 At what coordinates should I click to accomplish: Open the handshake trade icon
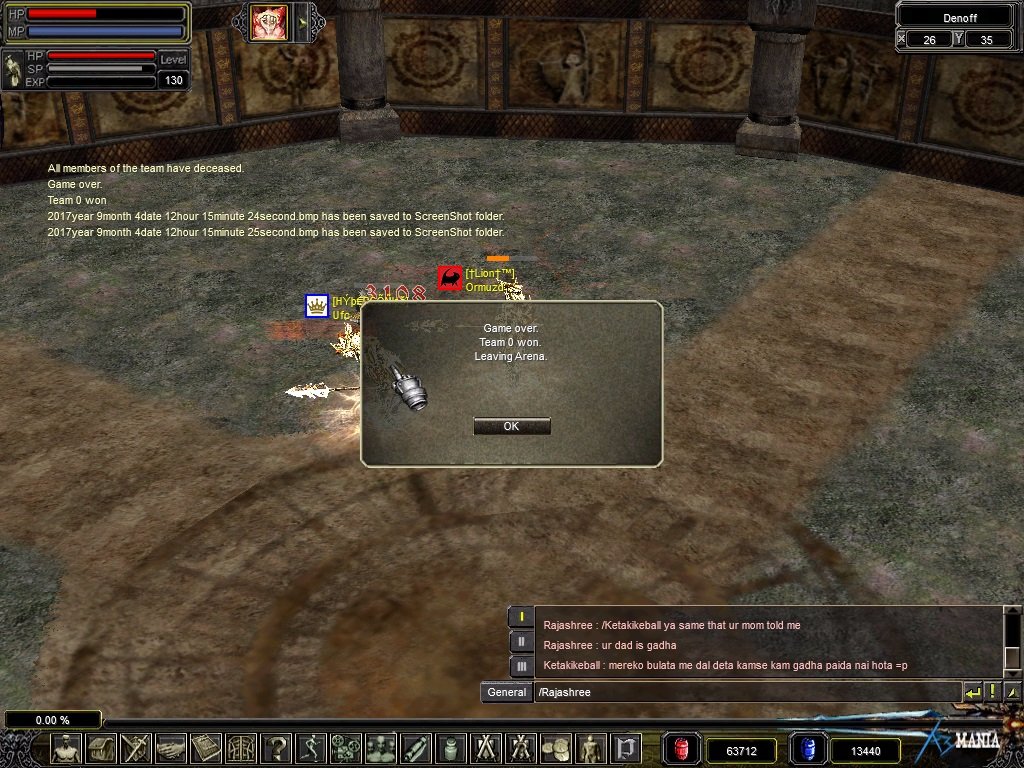(x=171, y=748)
